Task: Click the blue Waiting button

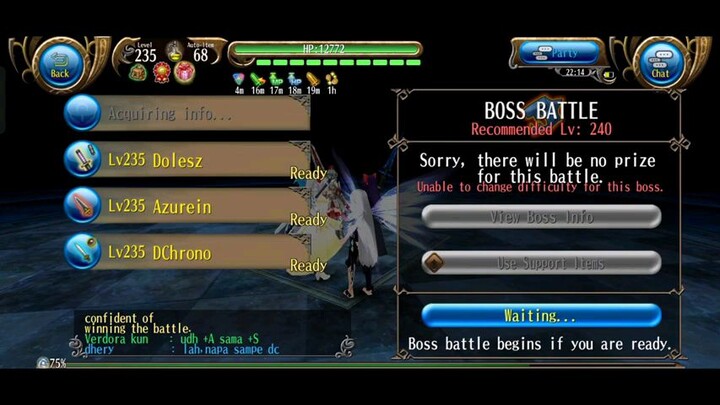Action: [541, 316]
